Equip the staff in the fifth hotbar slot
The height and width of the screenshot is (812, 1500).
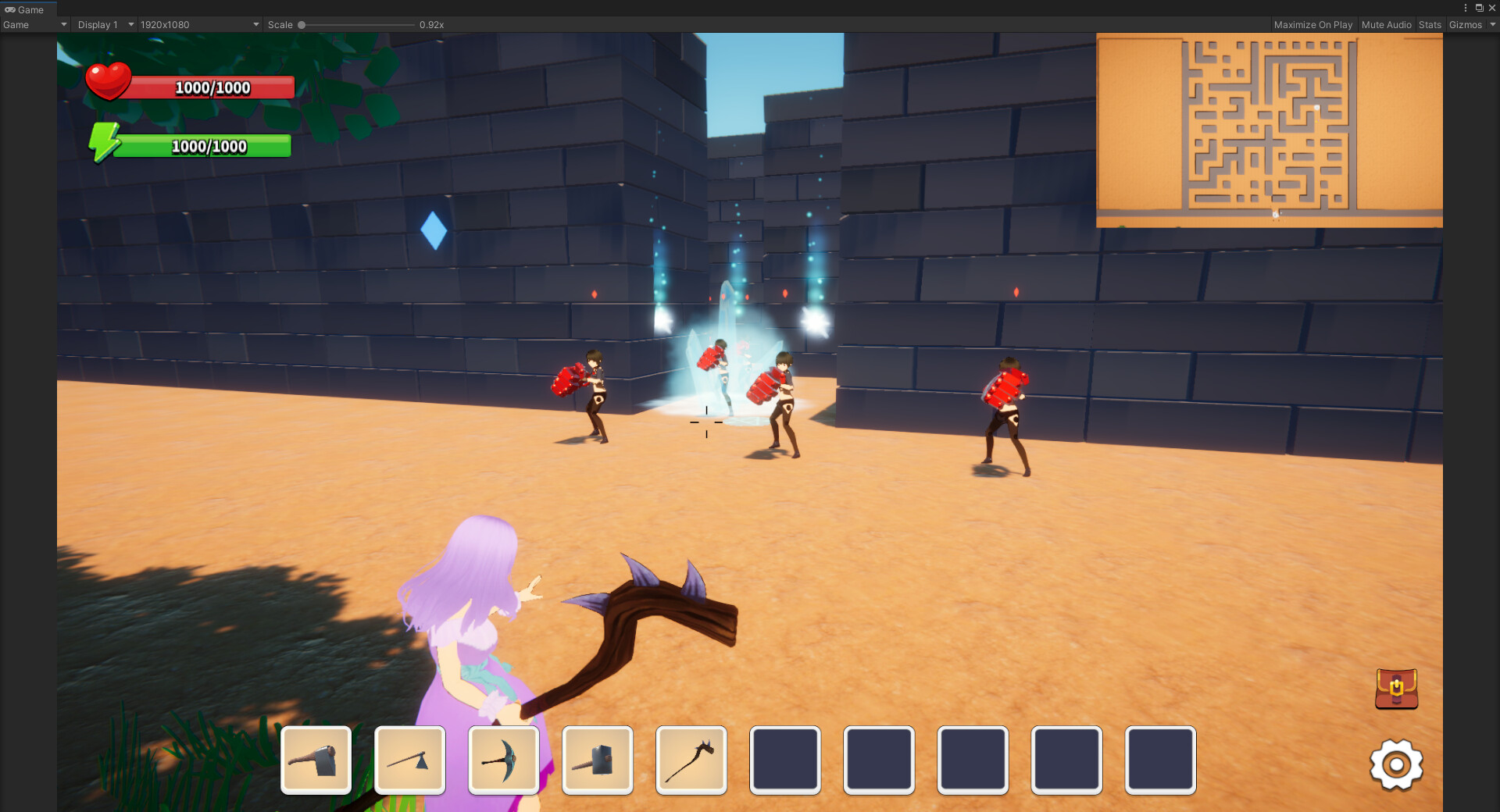(x=691, y=760)
